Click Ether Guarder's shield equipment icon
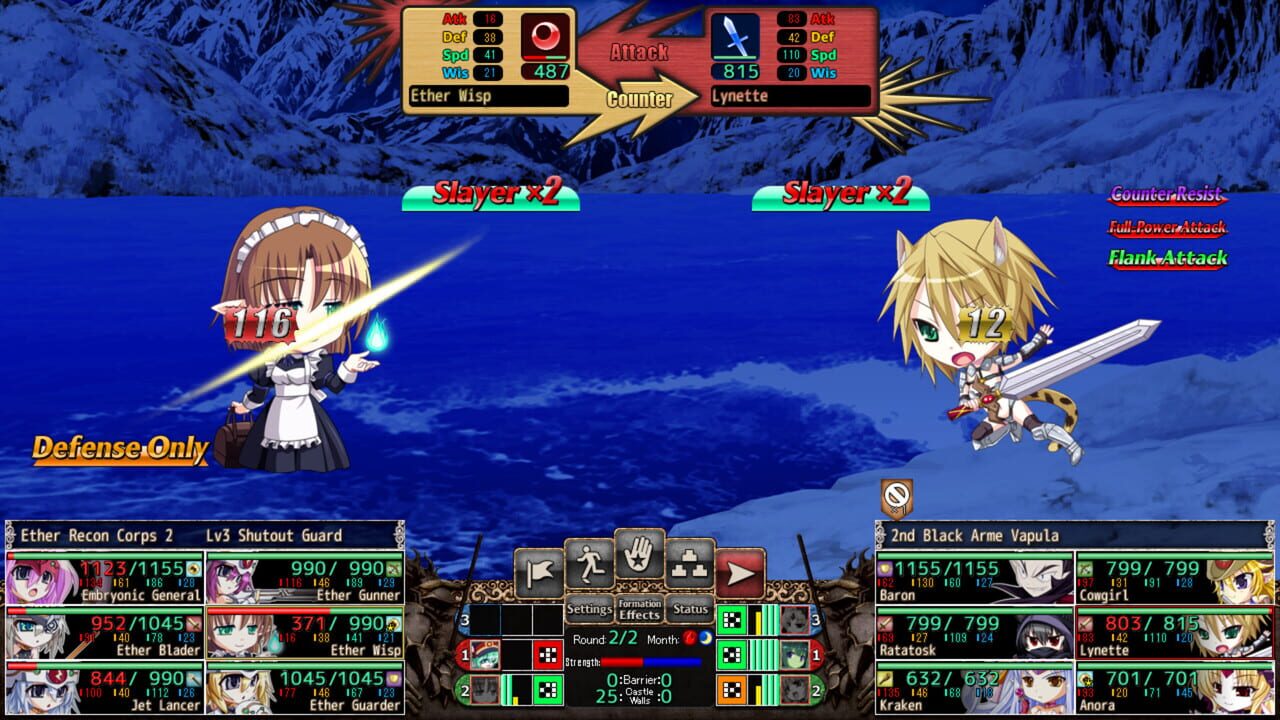 coord(393,678)
